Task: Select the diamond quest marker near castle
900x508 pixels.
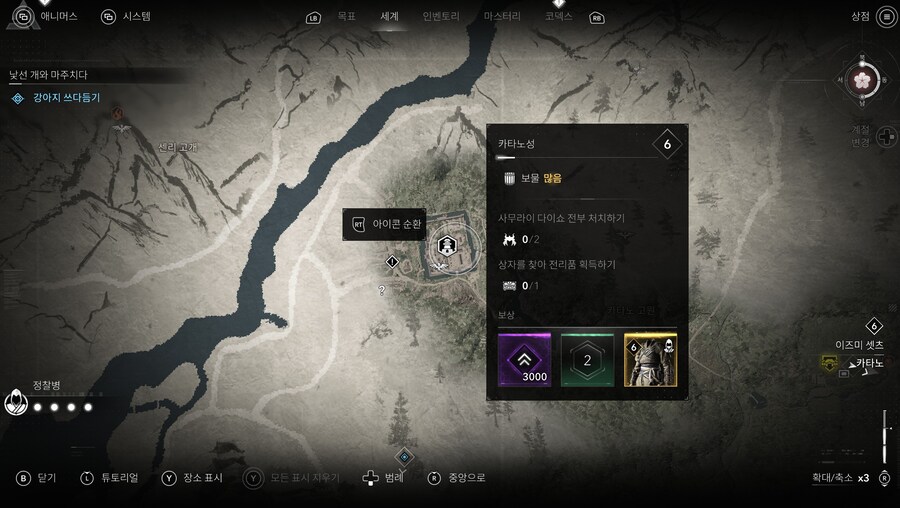Action: (392, 262)
